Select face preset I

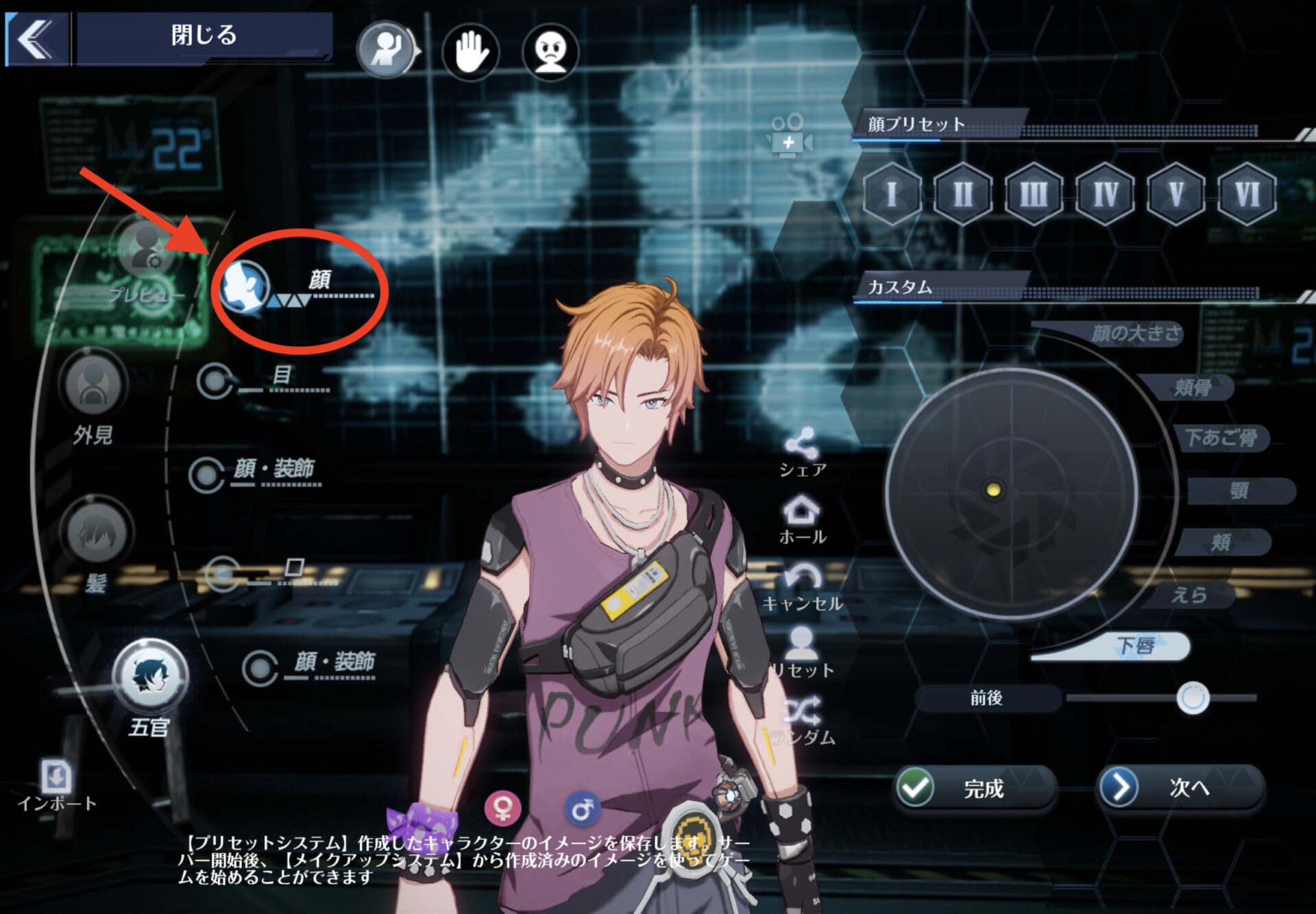click(892, 195)
